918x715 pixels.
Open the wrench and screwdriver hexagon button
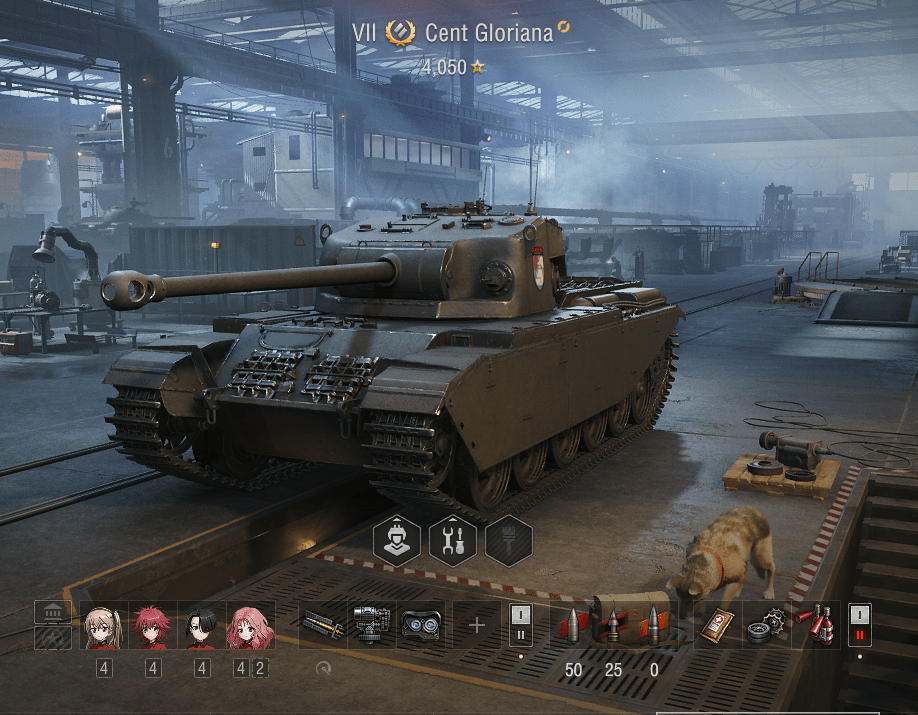[x=453, y=541]
